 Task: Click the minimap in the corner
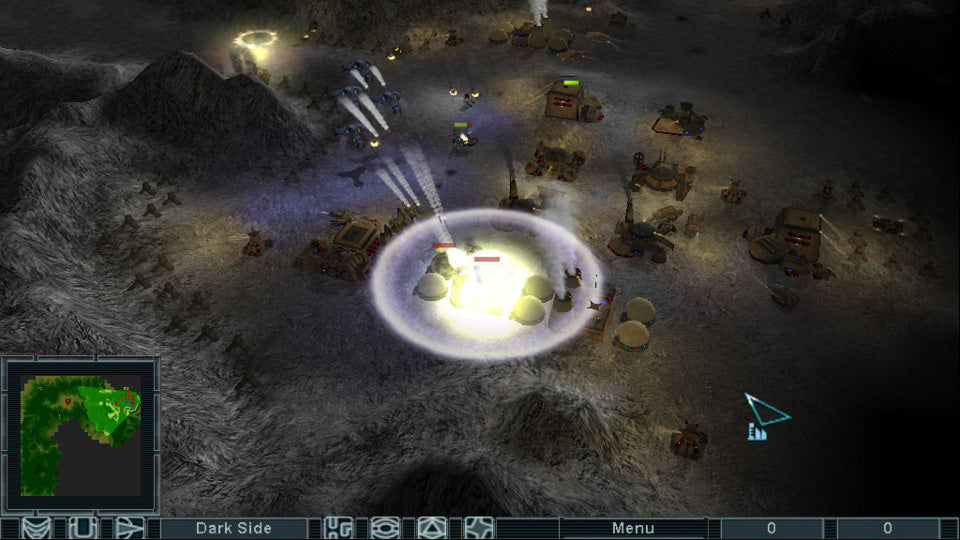click(82, 434)
